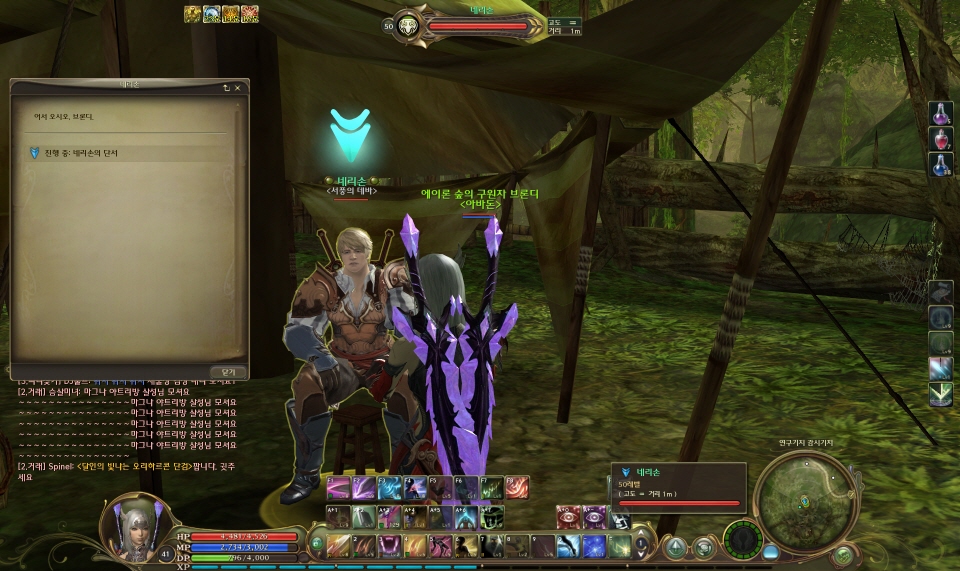Click the X on the dialogue window
This screenshot has height=571, width=960.
[x=238, y=87]
